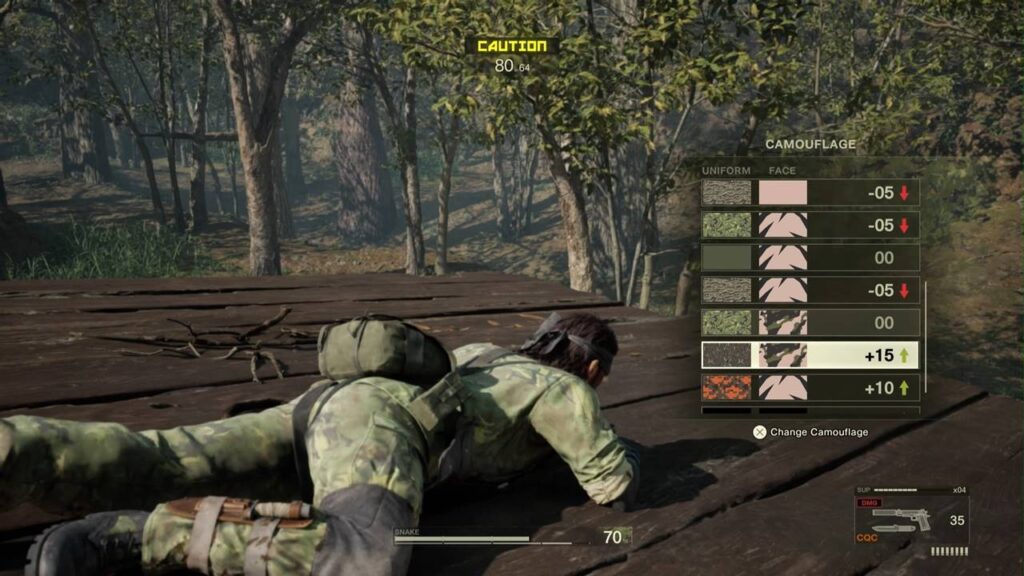1024x576 pixels.
Task: Pick the plain olive uniform camouflage row
Action: coord(809,258)
